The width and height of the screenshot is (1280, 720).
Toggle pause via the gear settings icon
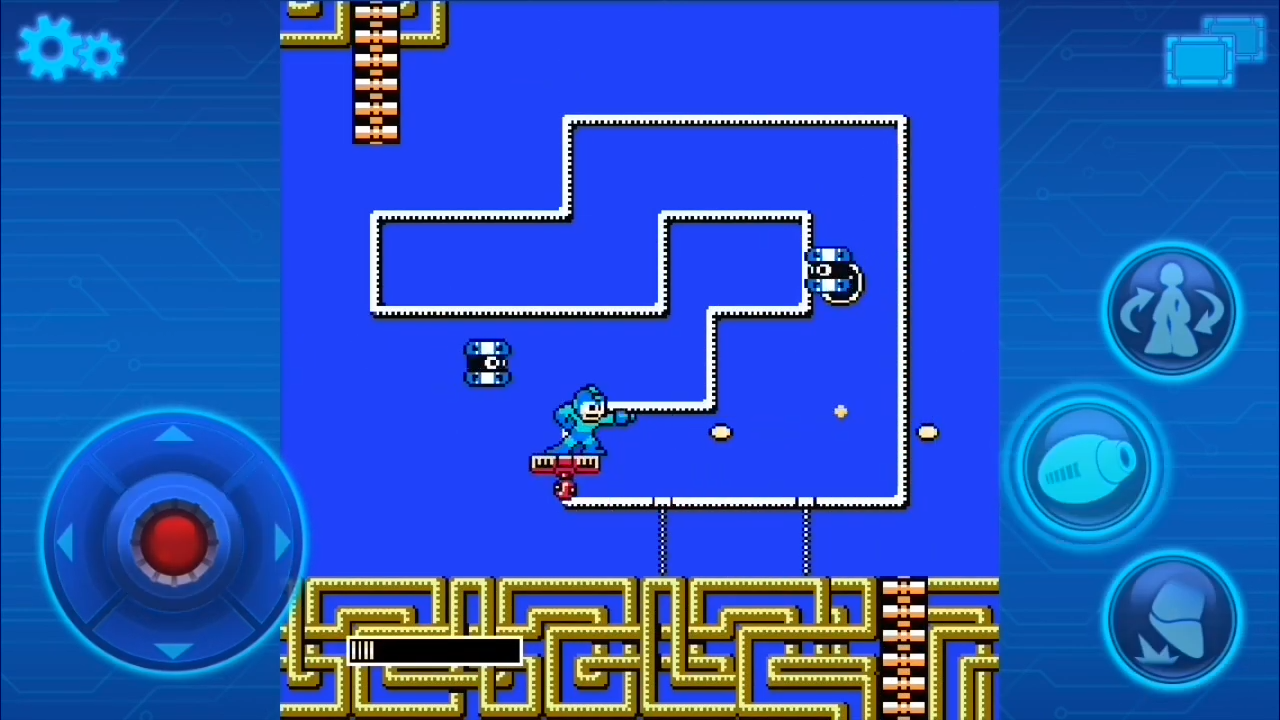68,50
